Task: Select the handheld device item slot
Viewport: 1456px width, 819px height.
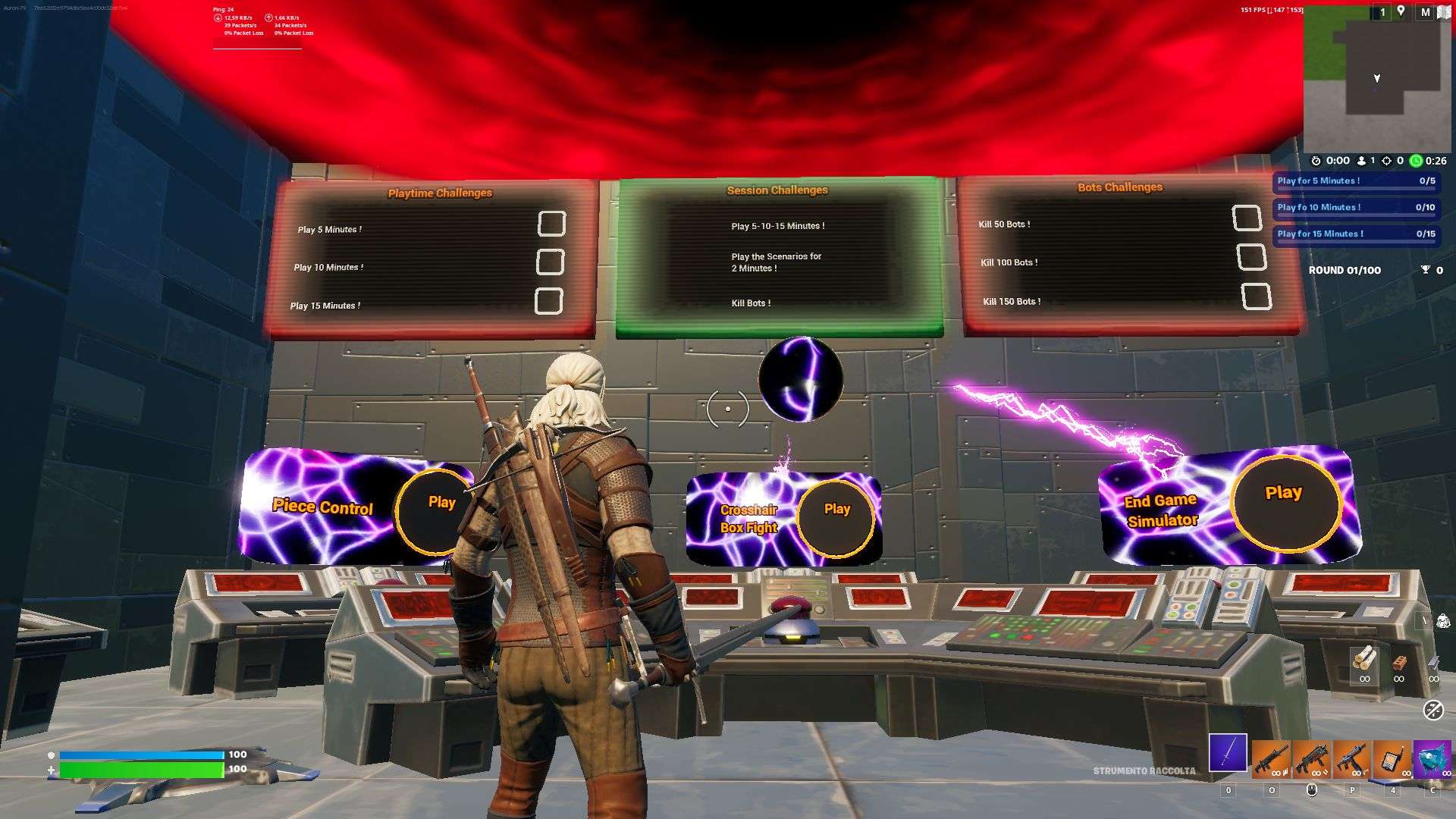Action: 1392,760
